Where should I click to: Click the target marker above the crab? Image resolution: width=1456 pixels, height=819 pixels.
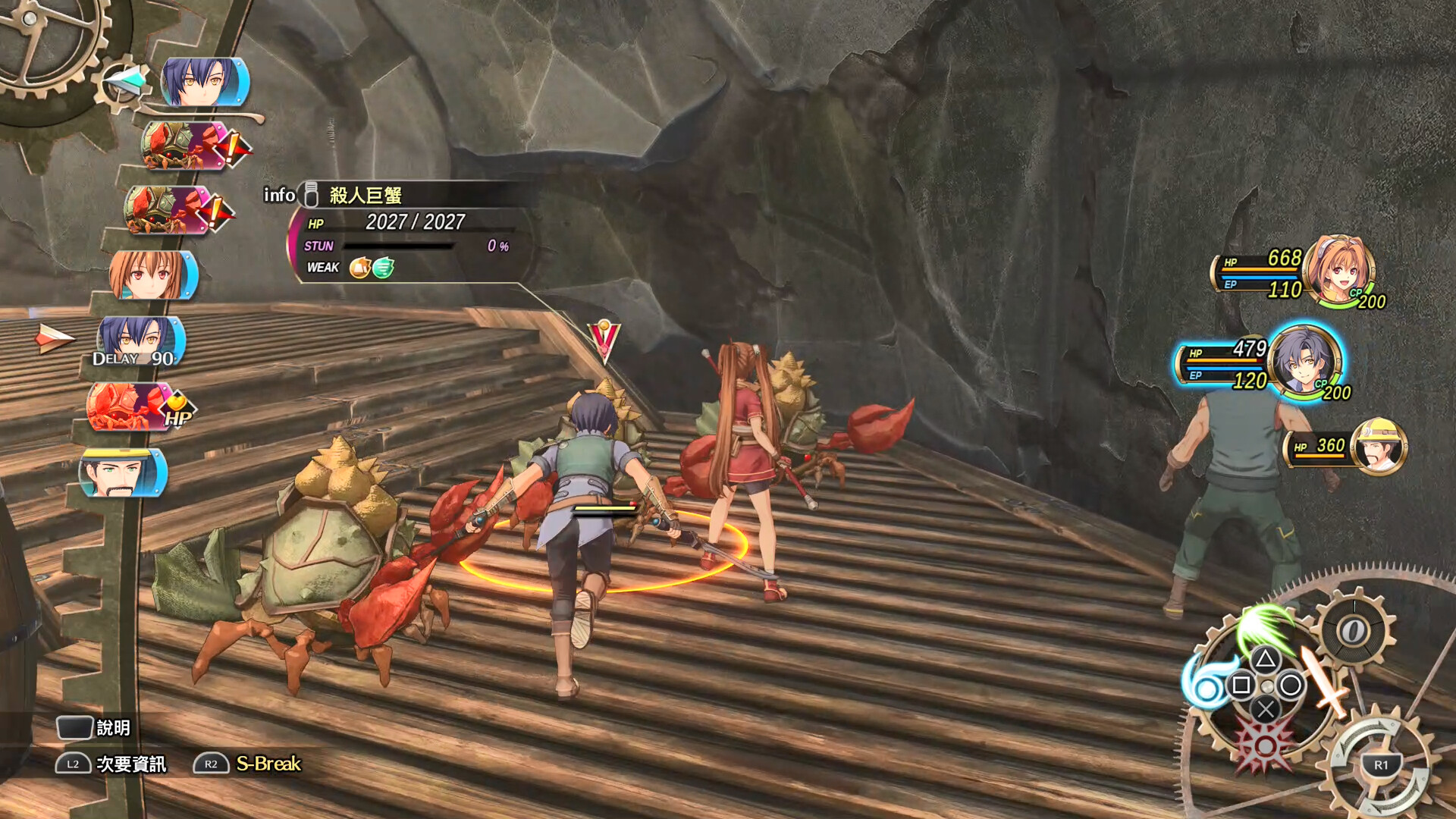[x=603, y=334]
